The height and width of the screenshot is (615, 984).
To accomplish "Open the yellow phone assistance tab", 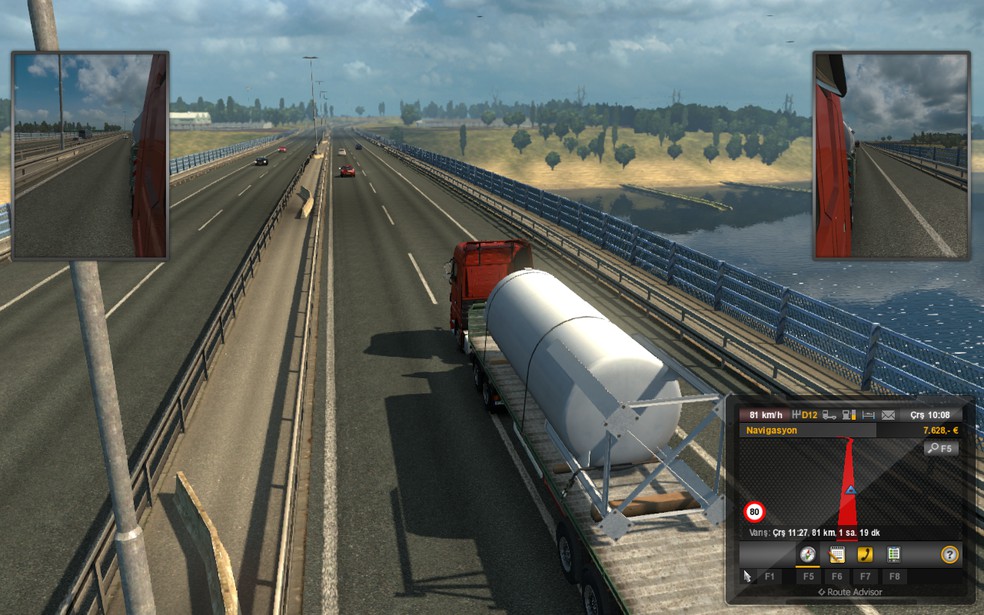I will point(866,554).
